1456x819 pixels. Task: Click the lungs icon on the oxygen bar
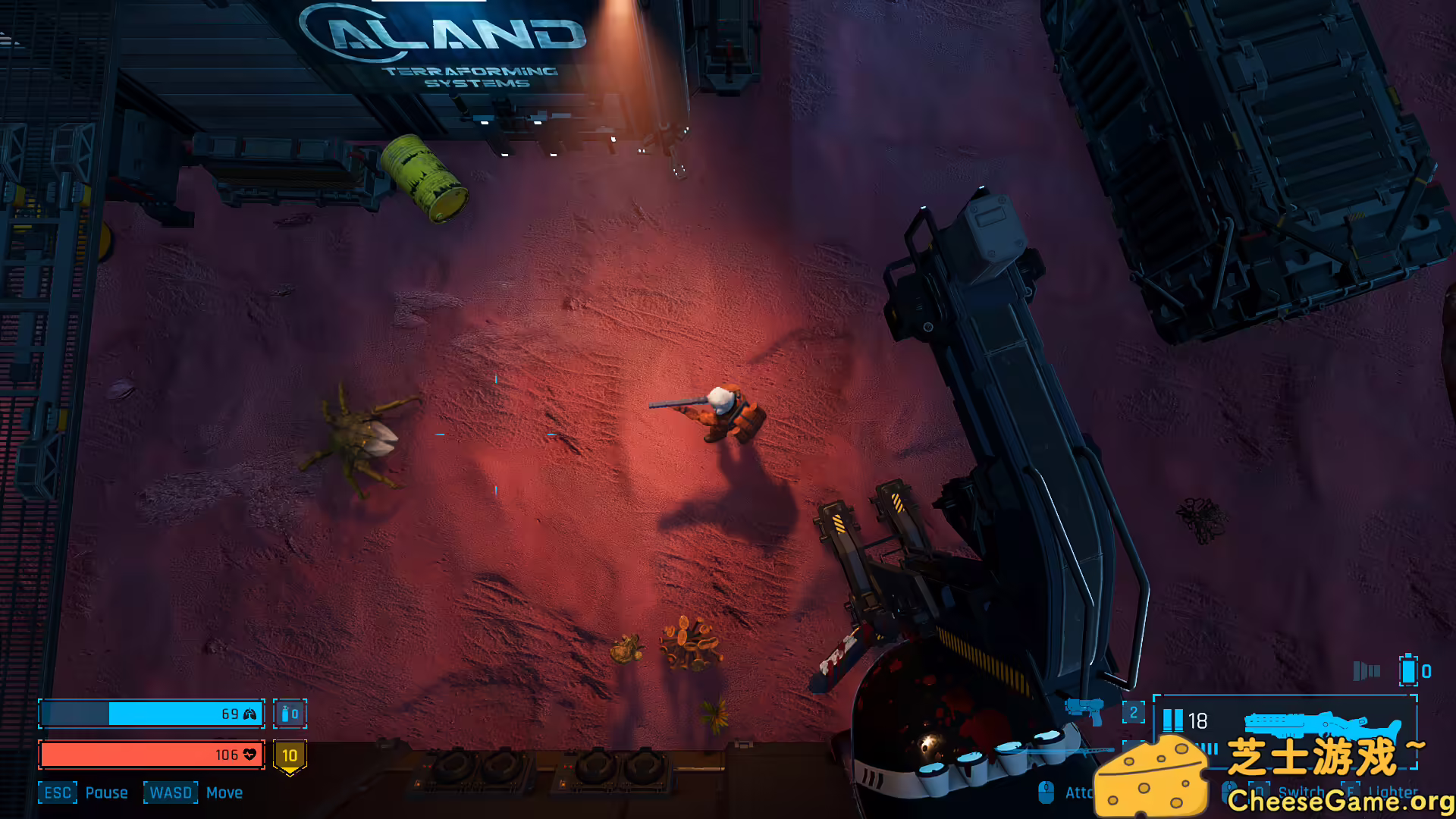[x=249, y=714]
